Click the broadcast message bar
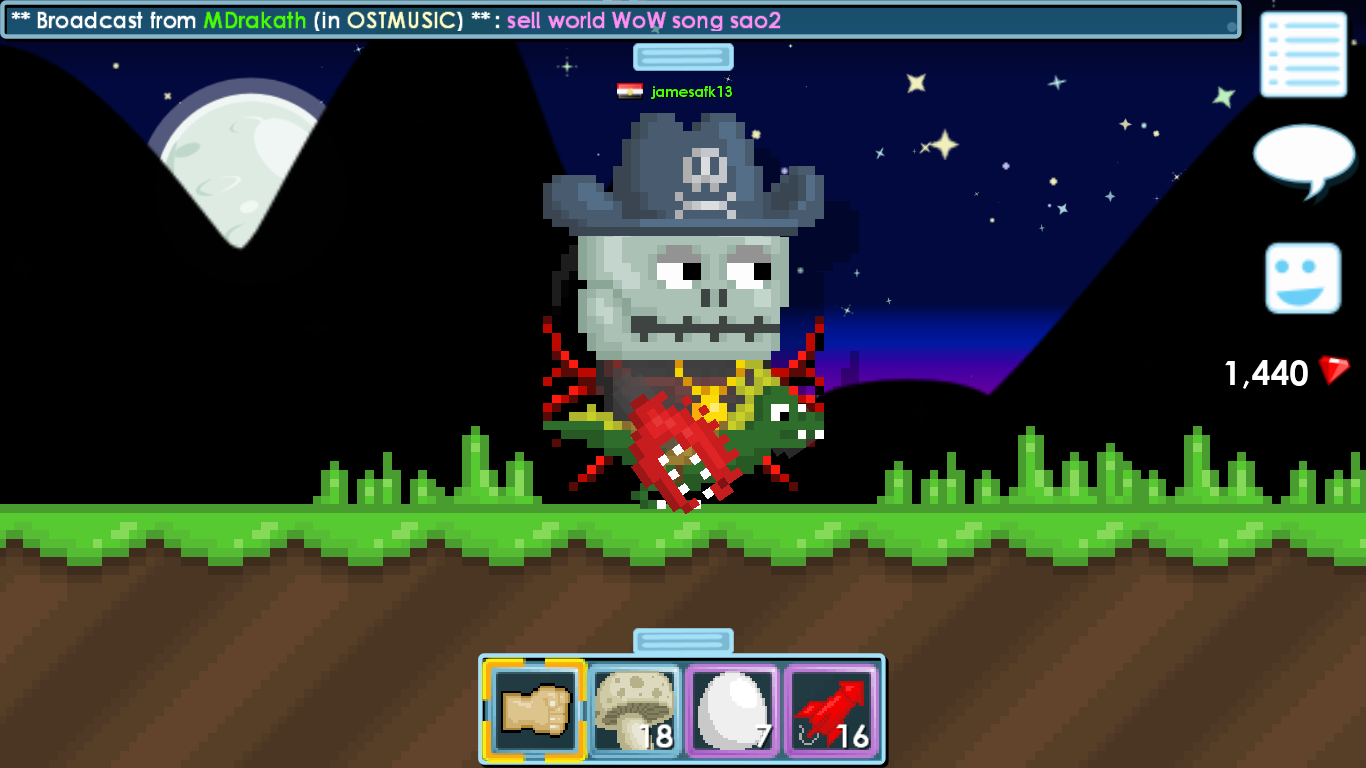The width and height of the screenshot is (1366, 768). tap(620, 21)
